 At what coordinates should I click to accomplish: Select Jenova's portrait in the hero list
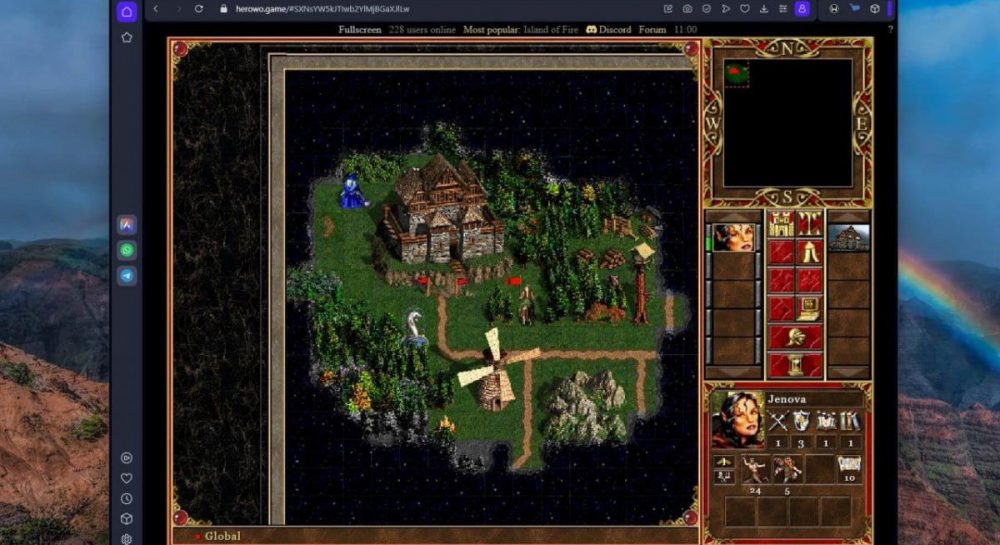click(735, 238)
